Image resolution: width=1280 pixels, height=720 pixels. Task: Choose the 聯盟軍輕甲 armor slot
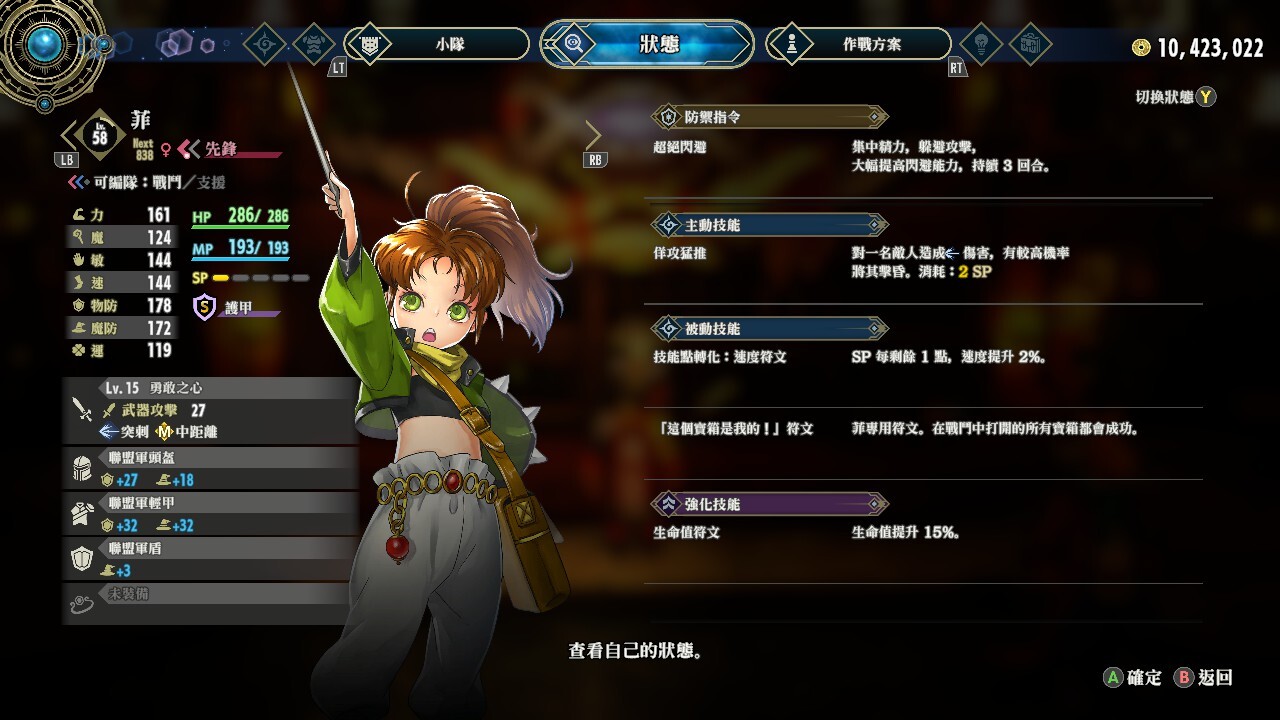[210, 514]
